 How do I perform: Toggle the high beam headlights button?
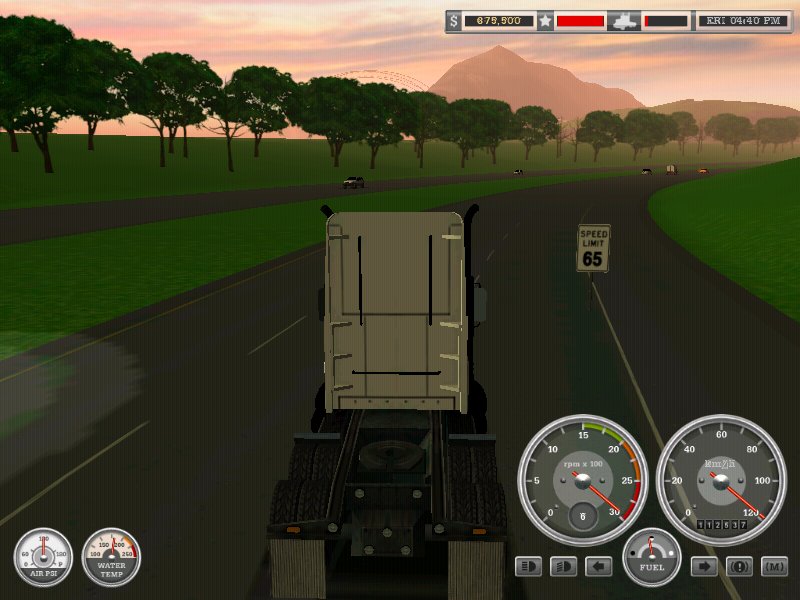(529, 567)
